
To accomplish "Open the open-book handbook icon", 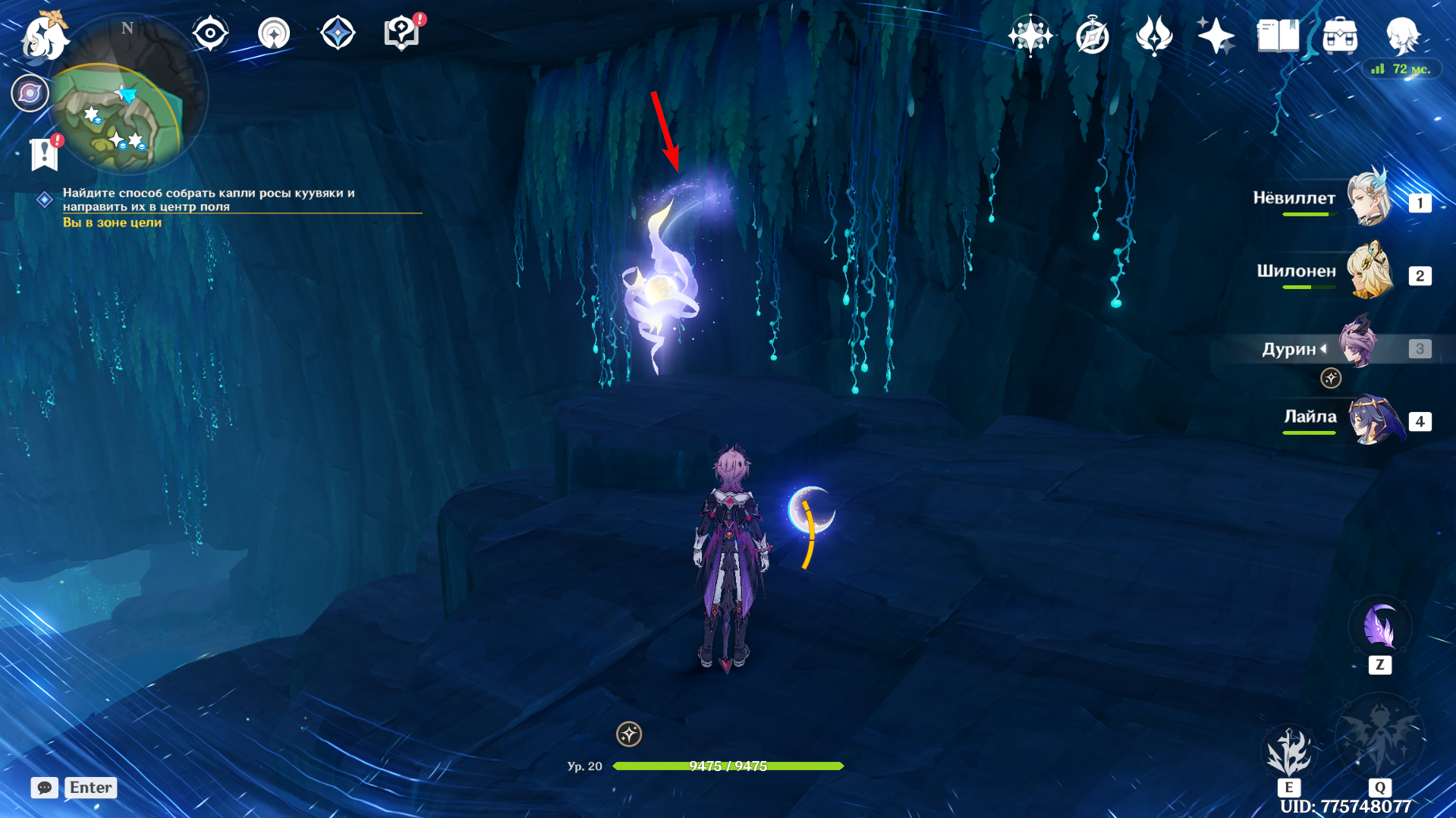I will pos(1278,36).
